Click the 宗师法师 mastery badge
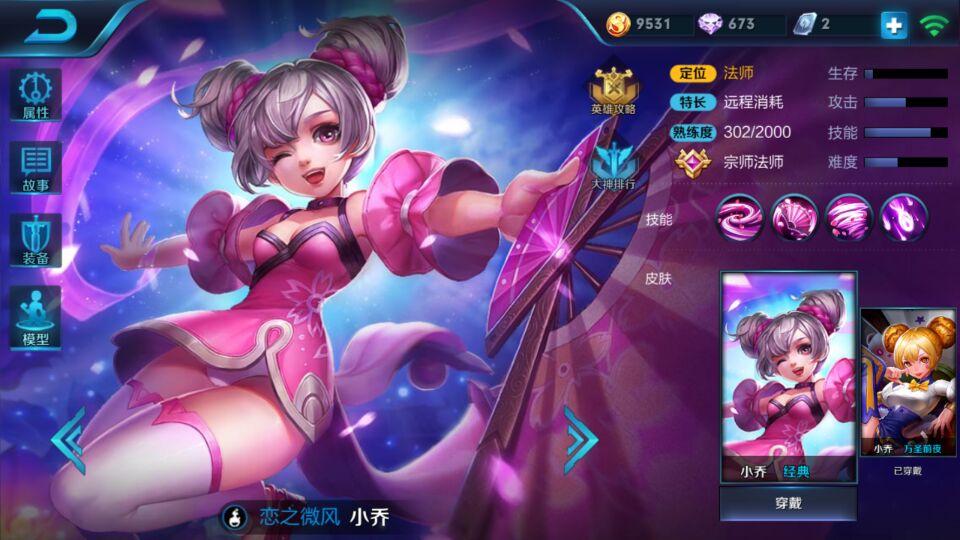 [692, 161]
